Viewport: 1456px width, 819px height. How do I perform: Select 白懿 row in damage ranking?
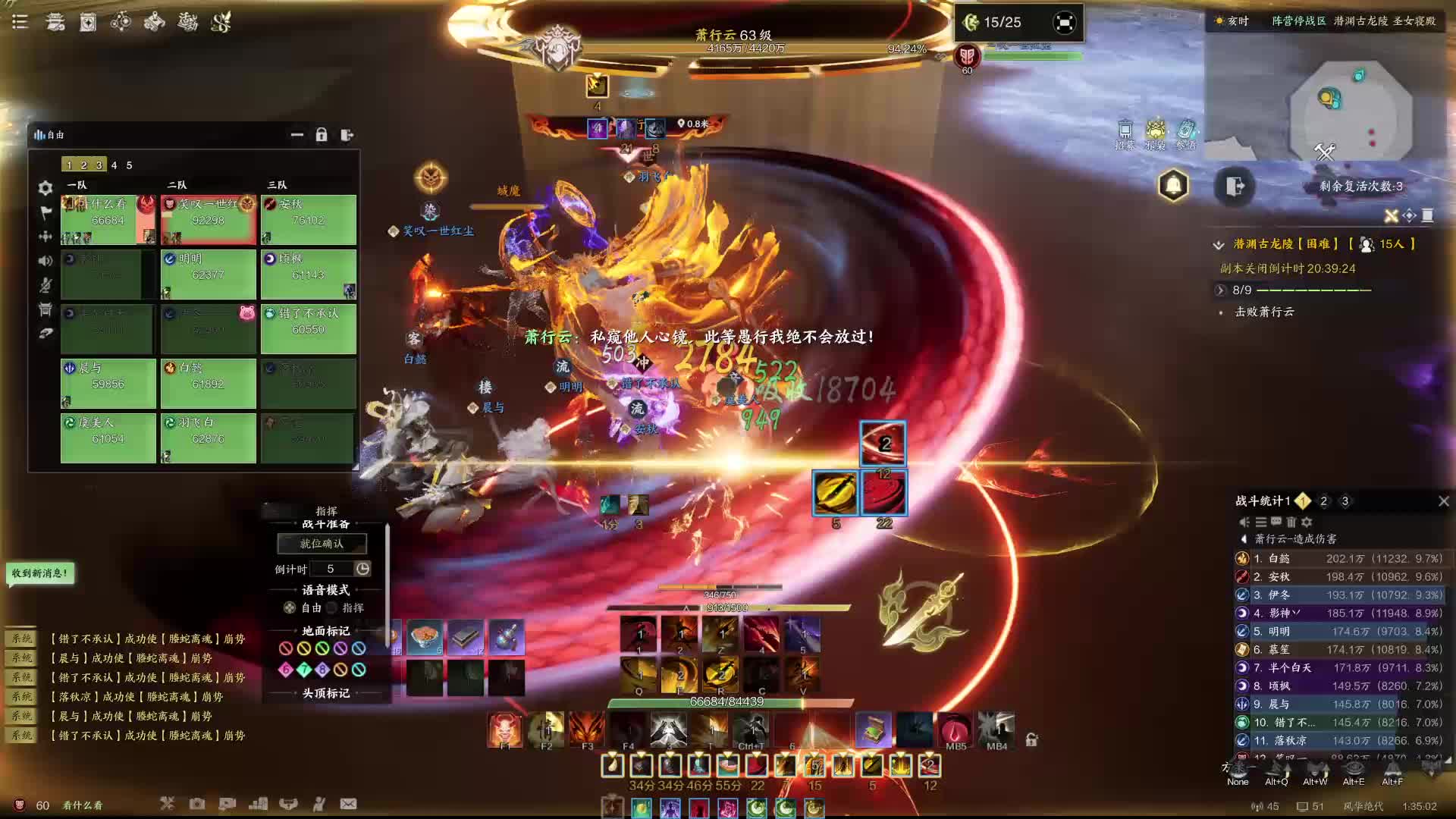point(1339,559)
